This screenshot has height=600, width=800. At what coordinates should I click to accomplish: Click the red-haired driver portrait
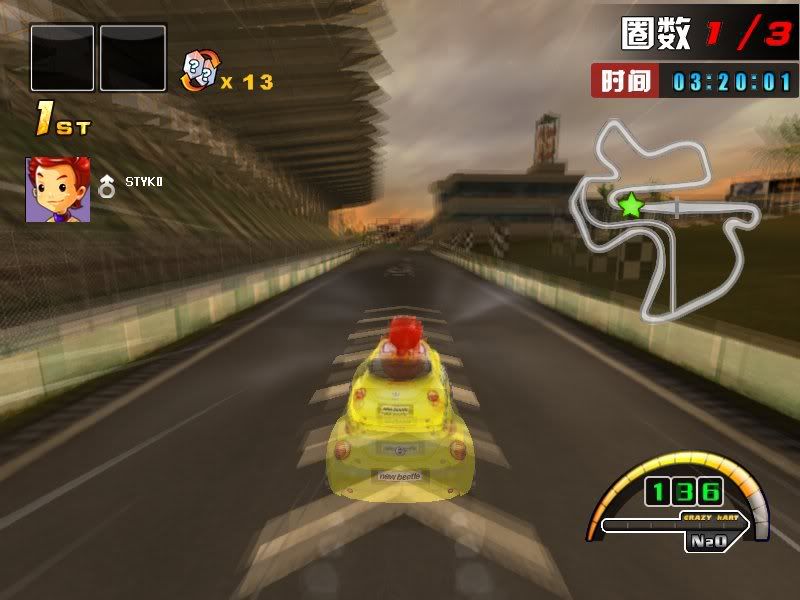tap(58, 189)
